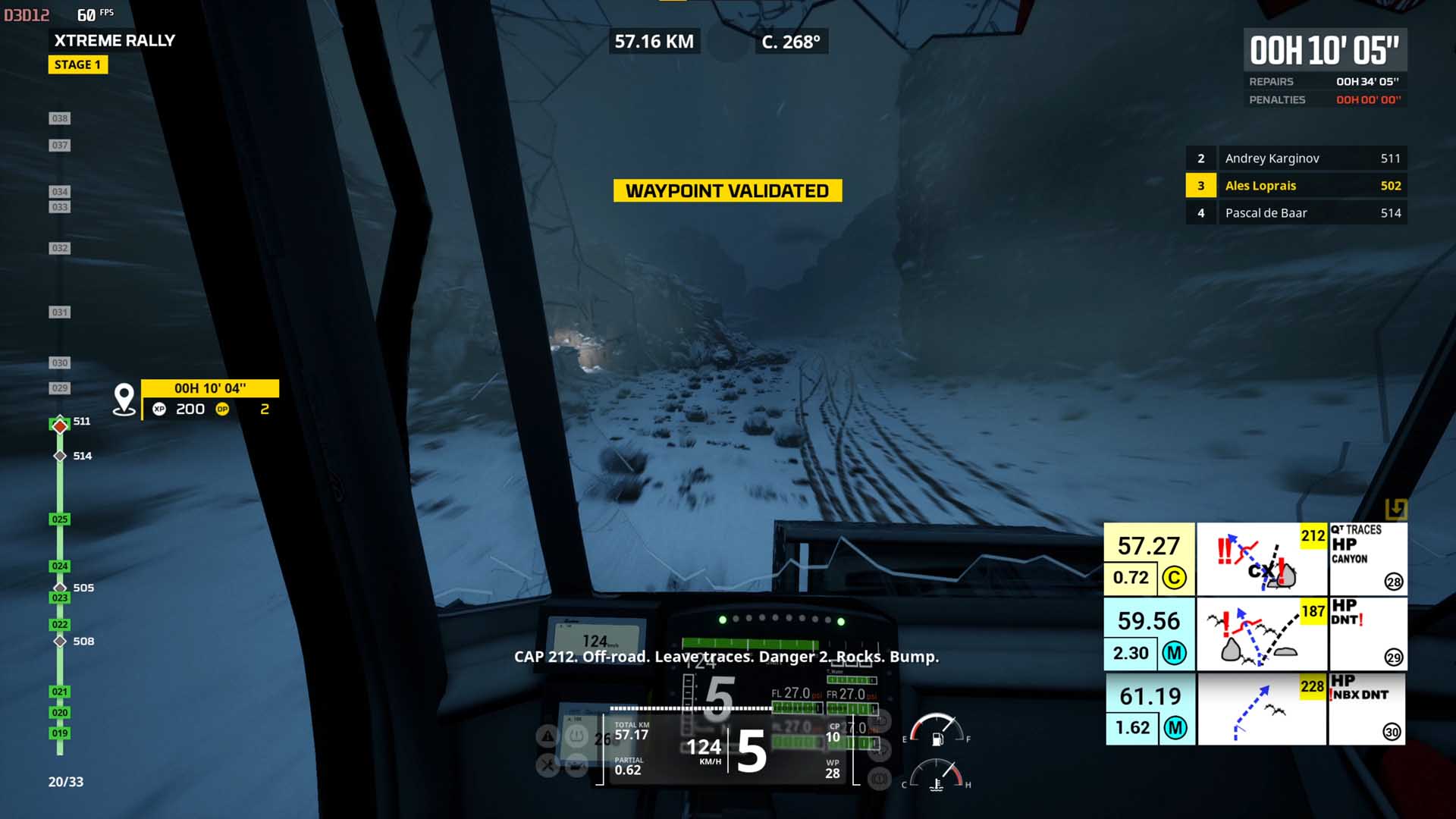Select waypoint 038 on the stage progress track
1456x819 pixels.
click(x=60, y=118)
